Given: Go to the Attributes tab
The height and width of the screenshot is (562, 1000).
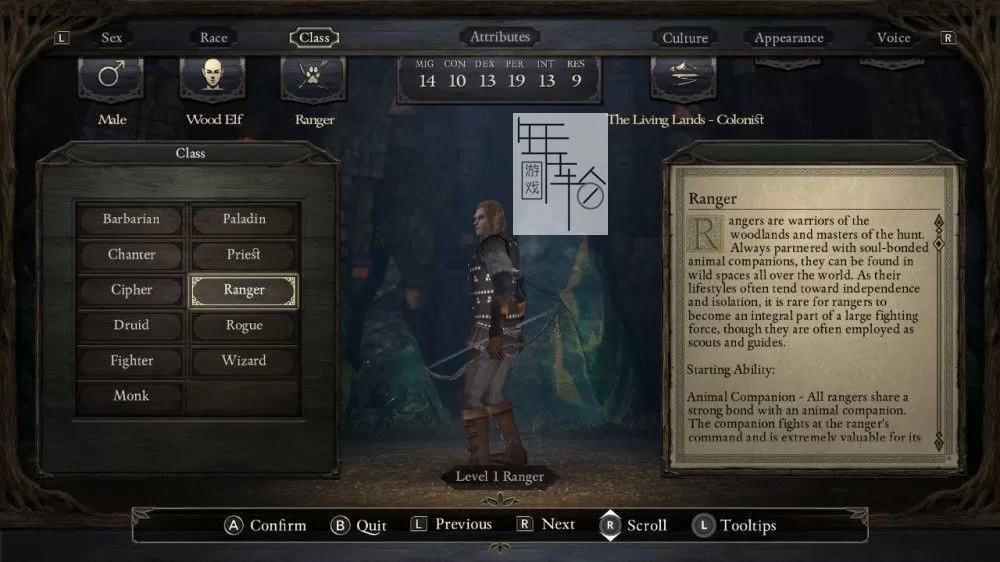Looking at the screenshot, I should coord(500,37).
